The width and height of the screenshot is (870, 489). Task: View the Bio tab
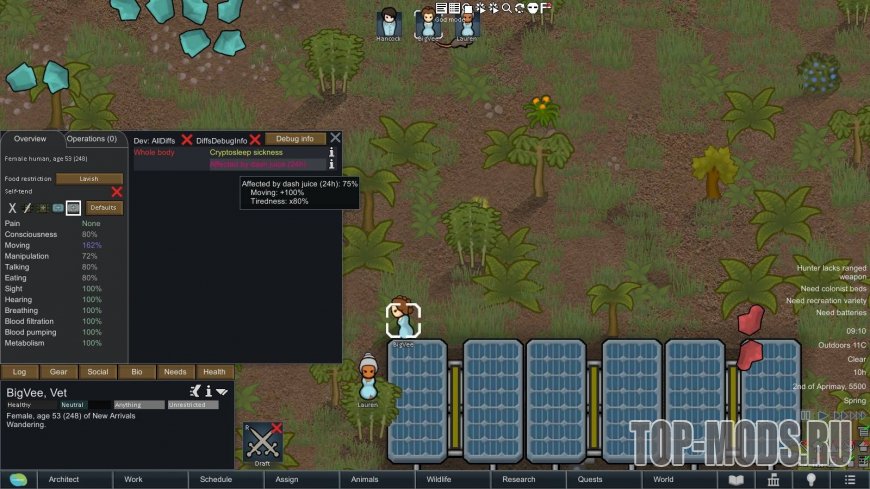(137, 372)
